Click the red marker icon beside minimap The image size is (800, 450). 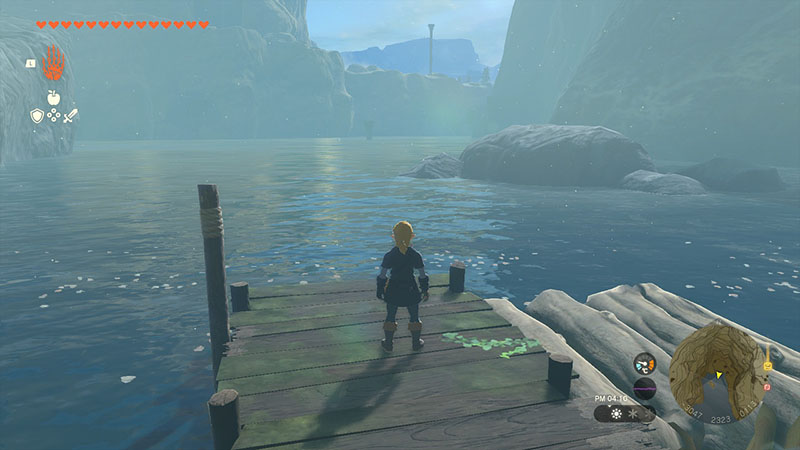click(x=767, y=385)
